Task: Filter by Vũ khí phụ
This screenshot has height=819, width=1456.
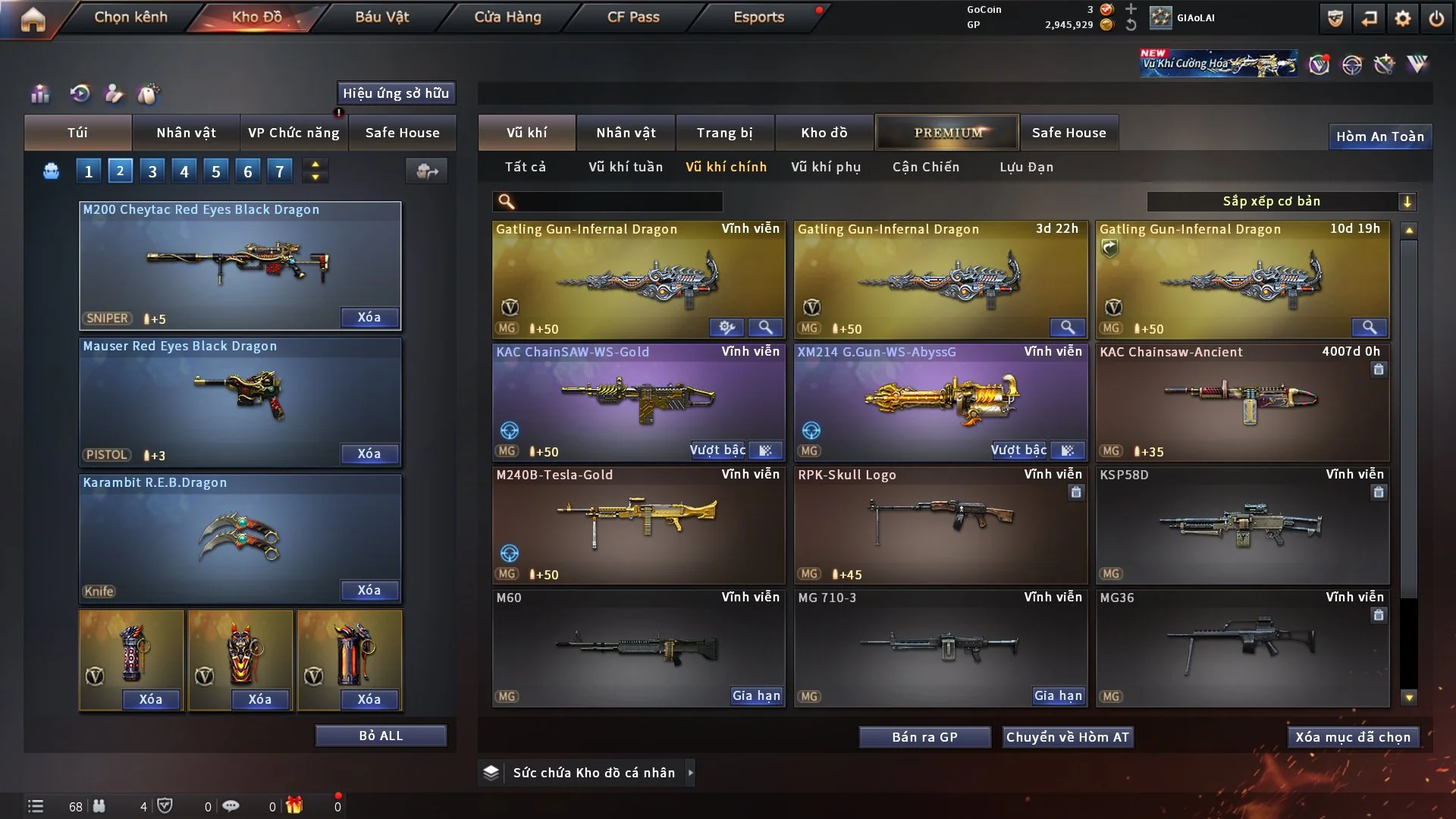Action: [x=826, y=167]
